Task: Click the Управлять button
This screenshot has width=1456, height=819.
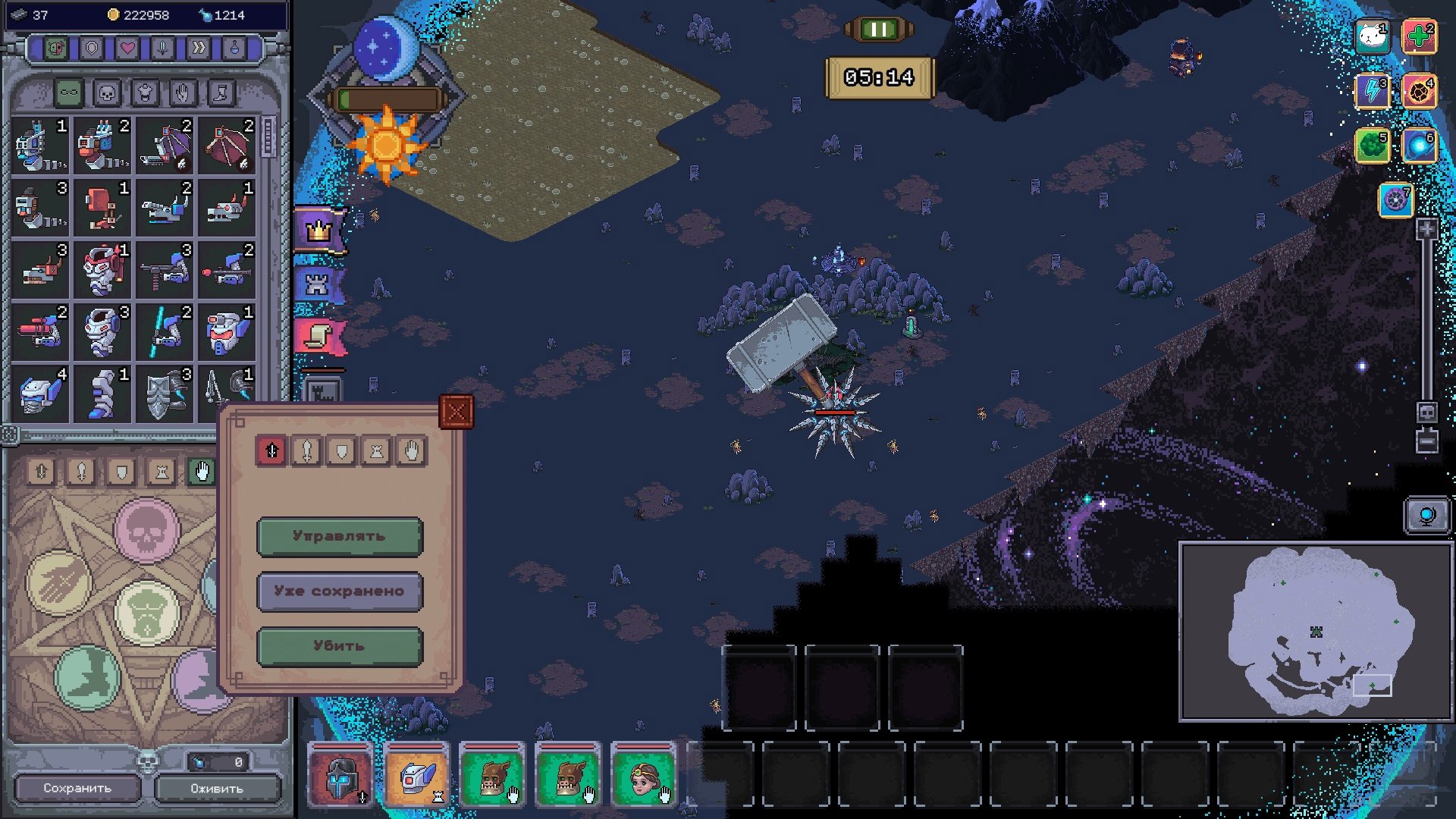Action: [340, 536]
